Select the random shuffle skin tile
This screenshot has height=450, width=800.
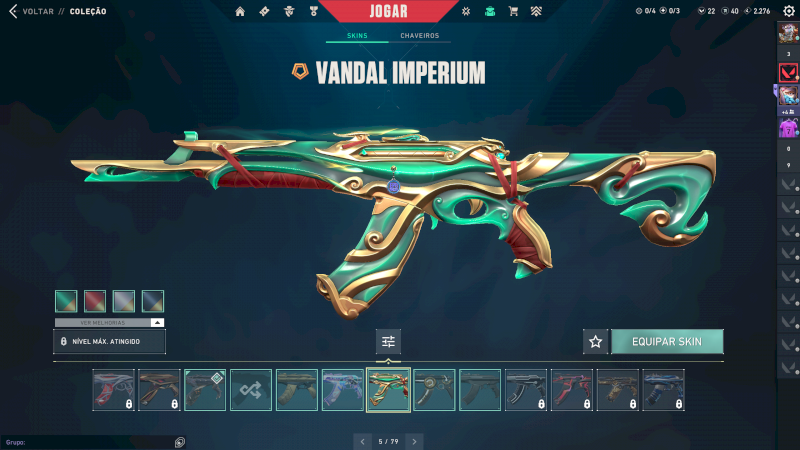[x=251, y=390]
